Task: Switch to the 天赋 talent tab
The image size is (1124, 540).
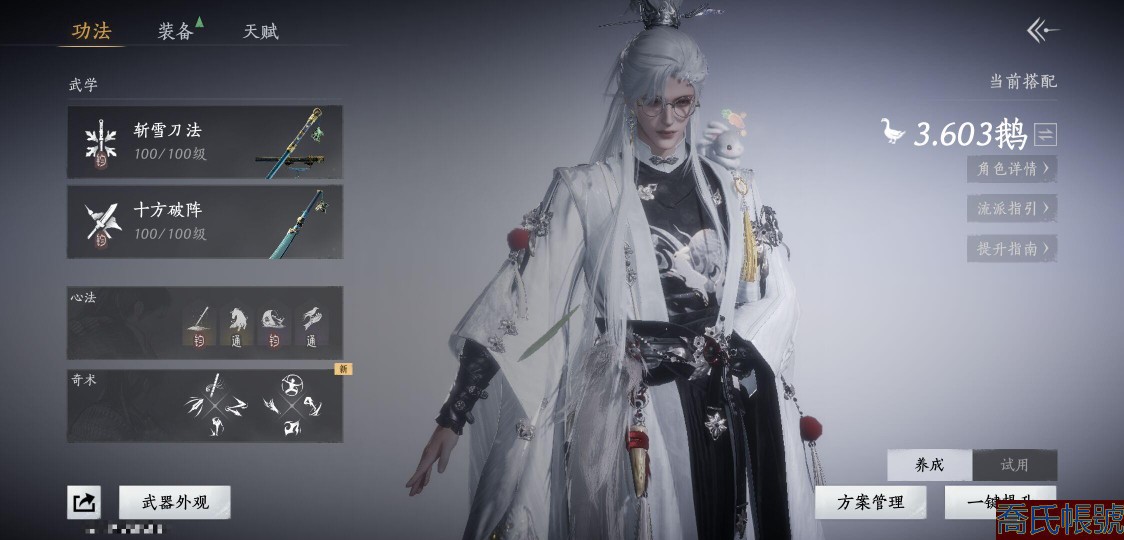Action: pyautogui.click(x=261, y=31)
